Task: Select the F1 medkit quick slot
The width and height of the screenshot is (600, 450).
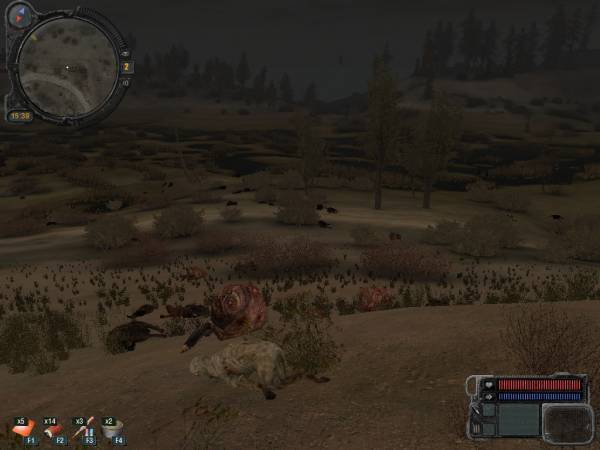Action: tap(21, 431)
